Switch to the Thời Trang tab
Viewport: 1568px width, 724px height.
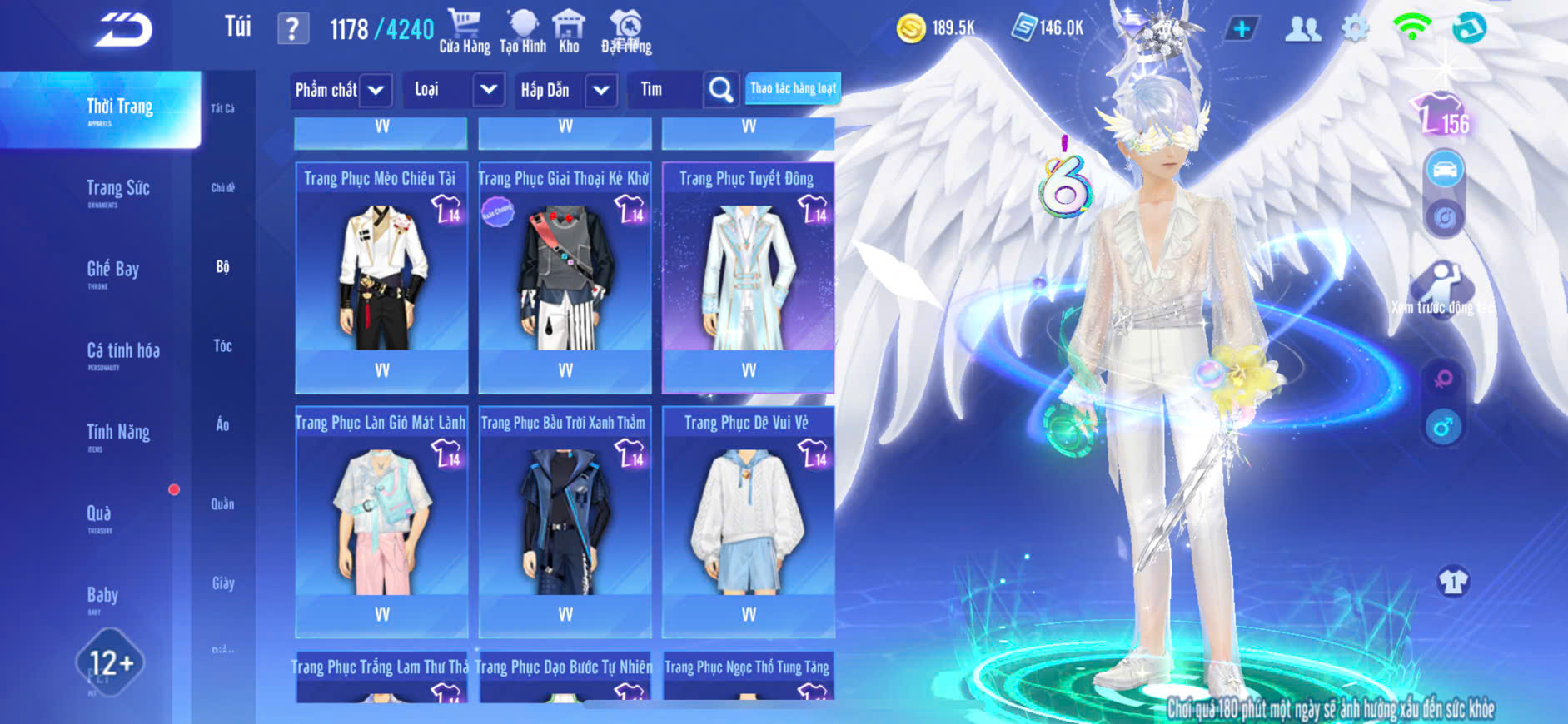[119, 109]
